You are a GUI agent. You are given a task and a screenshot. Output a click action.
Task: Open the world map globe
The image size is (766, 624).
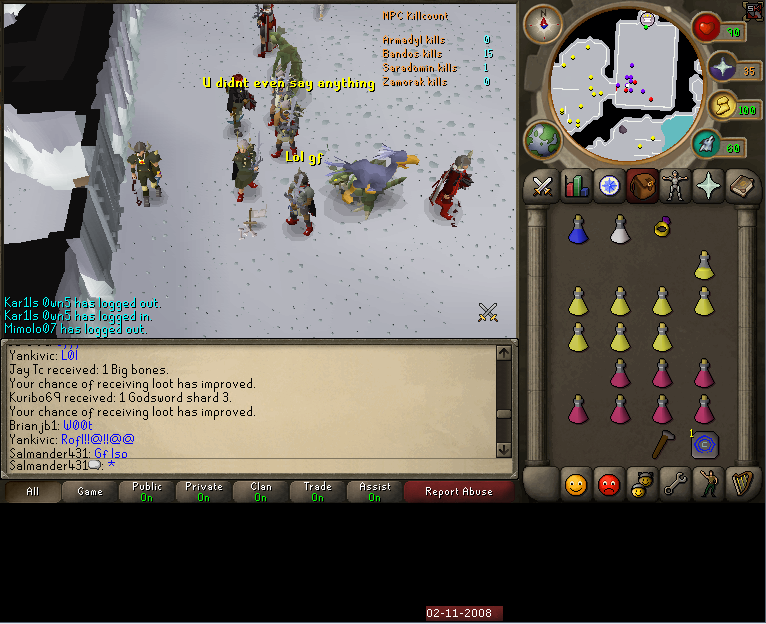(x=543, y=139)
